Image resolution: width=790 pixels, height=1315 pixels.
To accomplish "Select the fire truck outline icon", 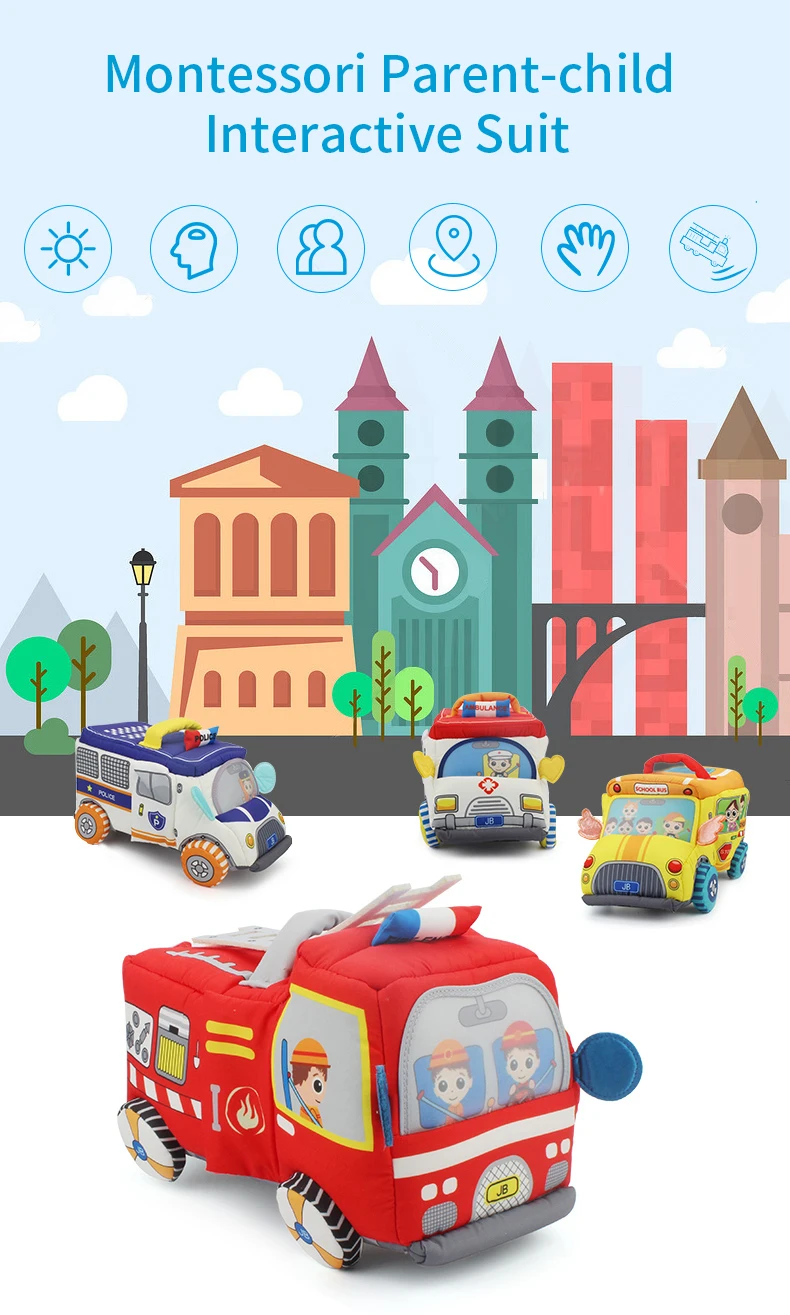I will coord(713,249).
